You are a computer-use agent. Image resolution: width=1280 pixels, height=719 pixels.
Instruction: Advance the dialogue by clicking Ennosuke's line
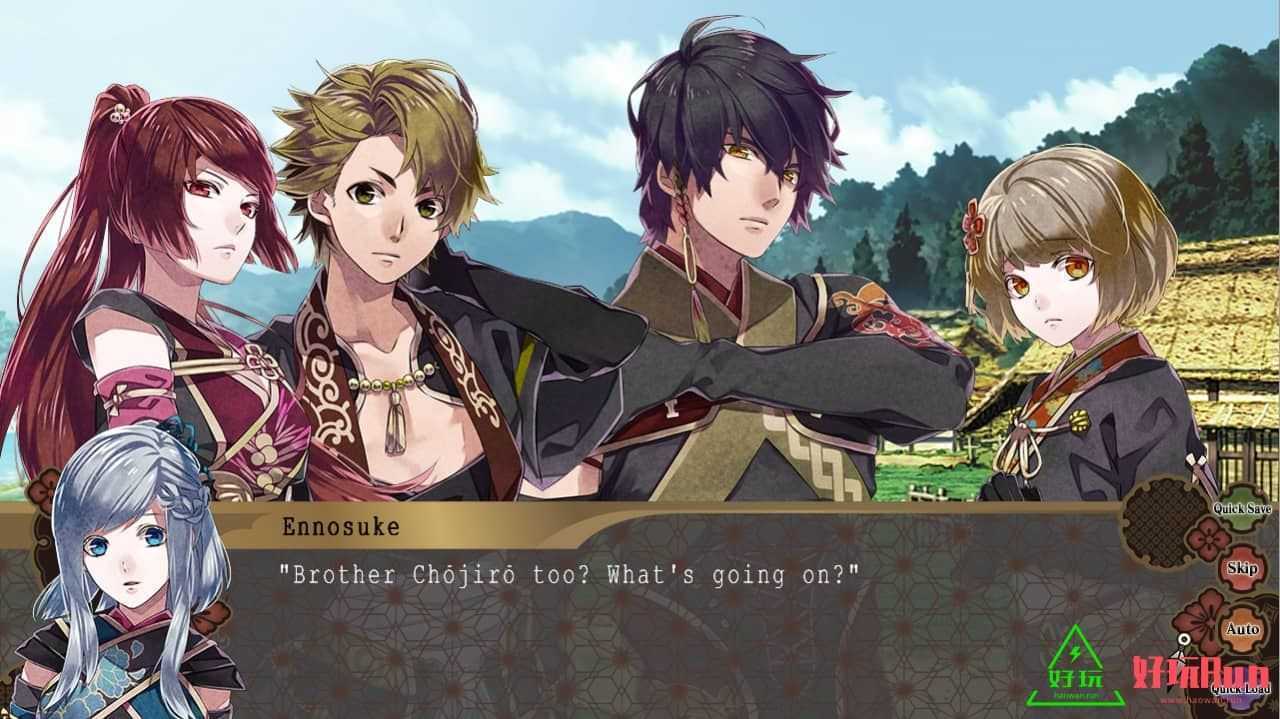569,575
